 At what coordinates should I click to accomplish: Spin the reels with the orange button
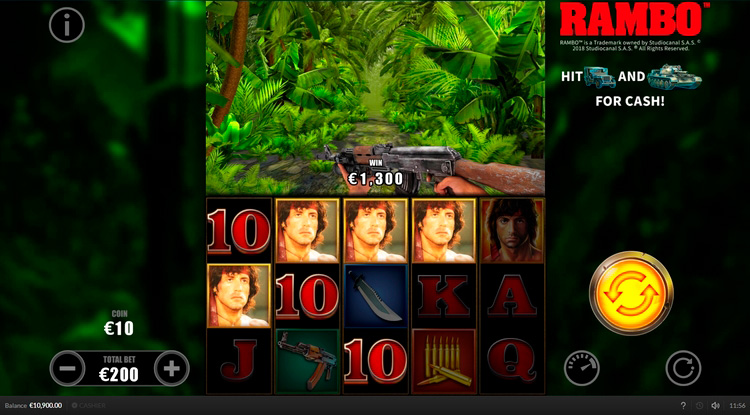(631, 294)
